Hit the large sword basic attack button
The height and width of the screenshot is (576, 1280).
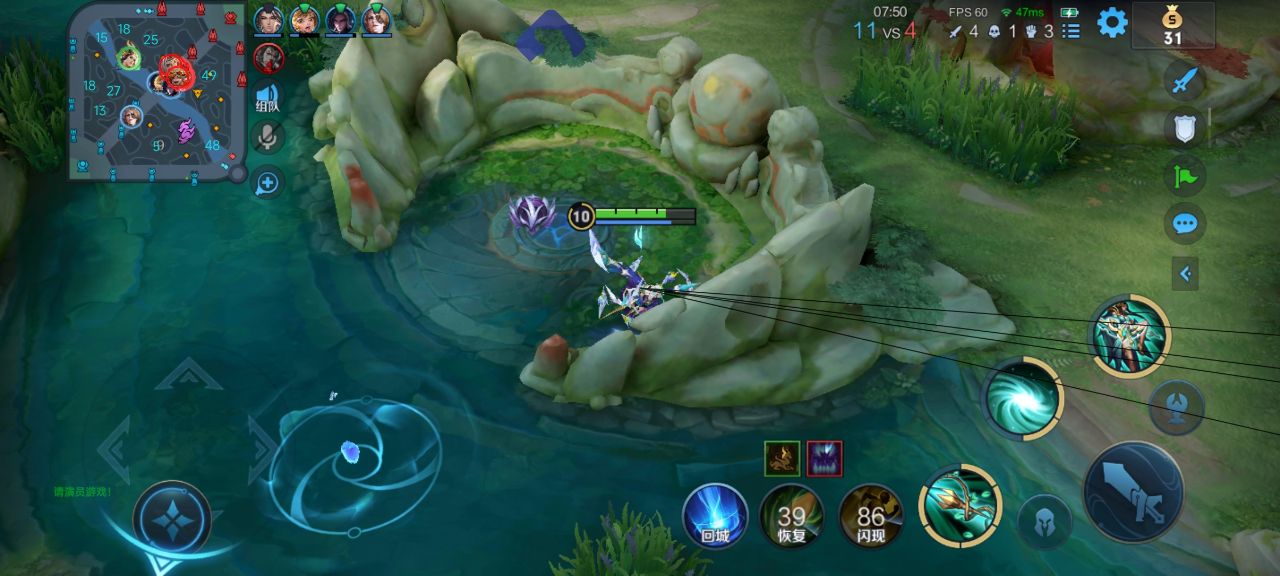click(1133, 492)
